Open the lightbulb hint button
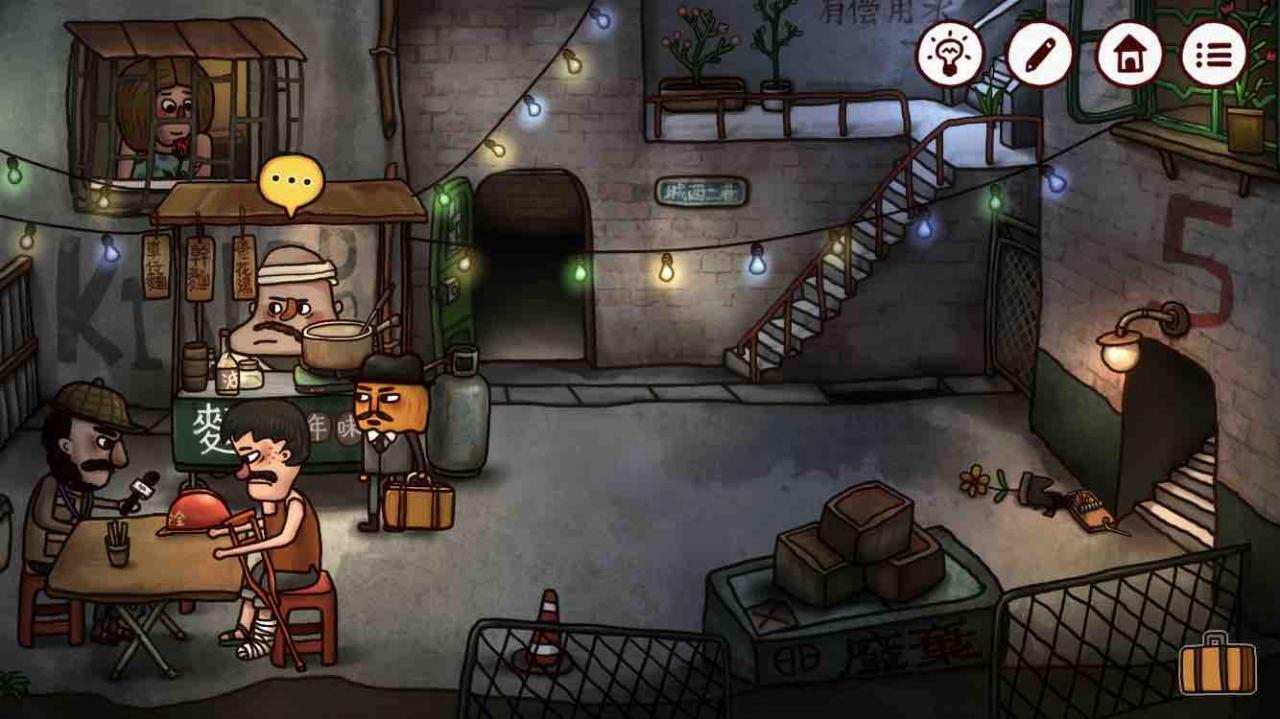Image resolution: width=1280 pixels, height=719 pixels. pos(950,54)
